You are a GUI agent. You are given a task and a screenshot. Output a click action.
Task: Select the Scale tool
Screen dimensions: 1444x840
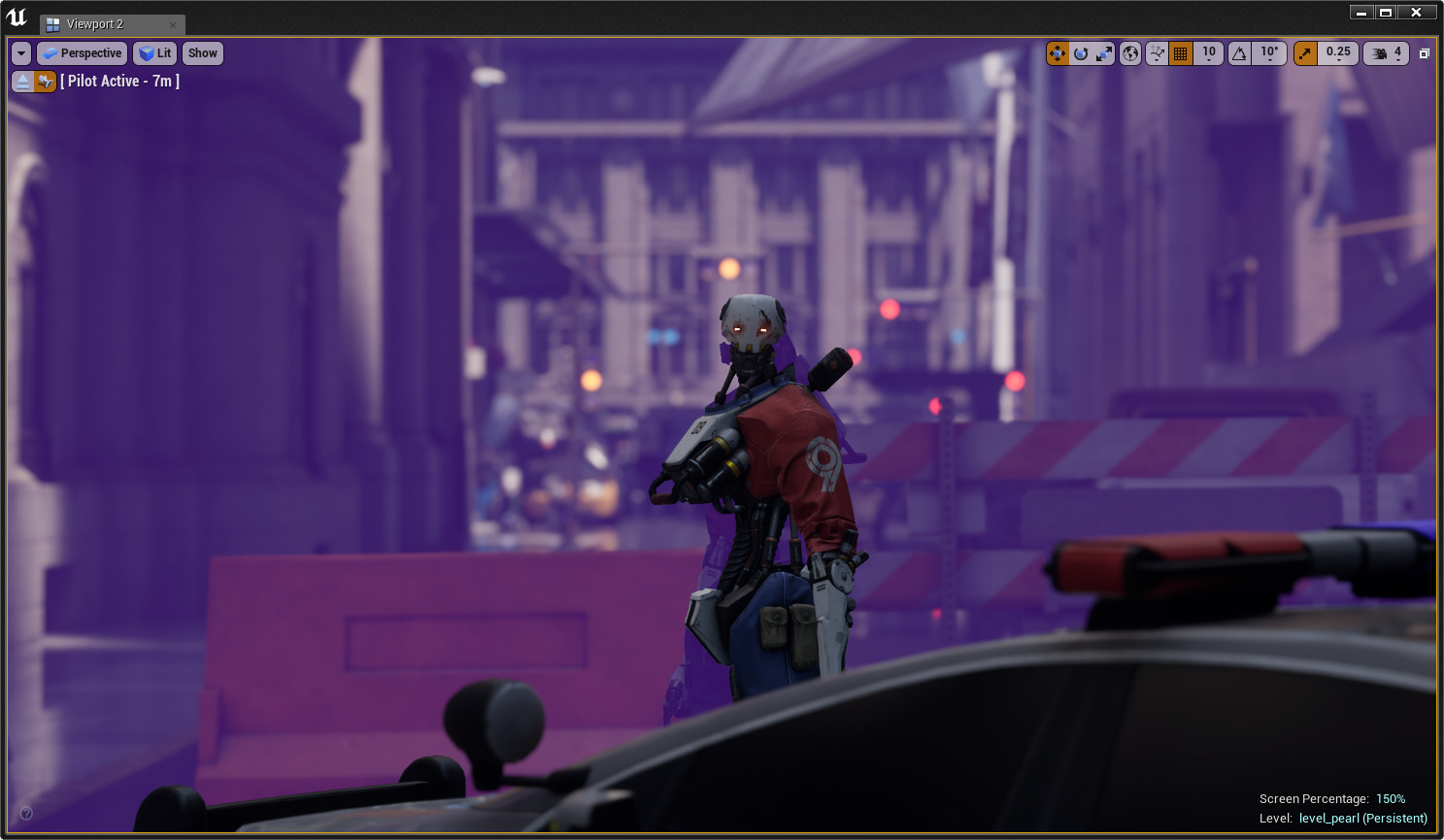point(1103,52)
